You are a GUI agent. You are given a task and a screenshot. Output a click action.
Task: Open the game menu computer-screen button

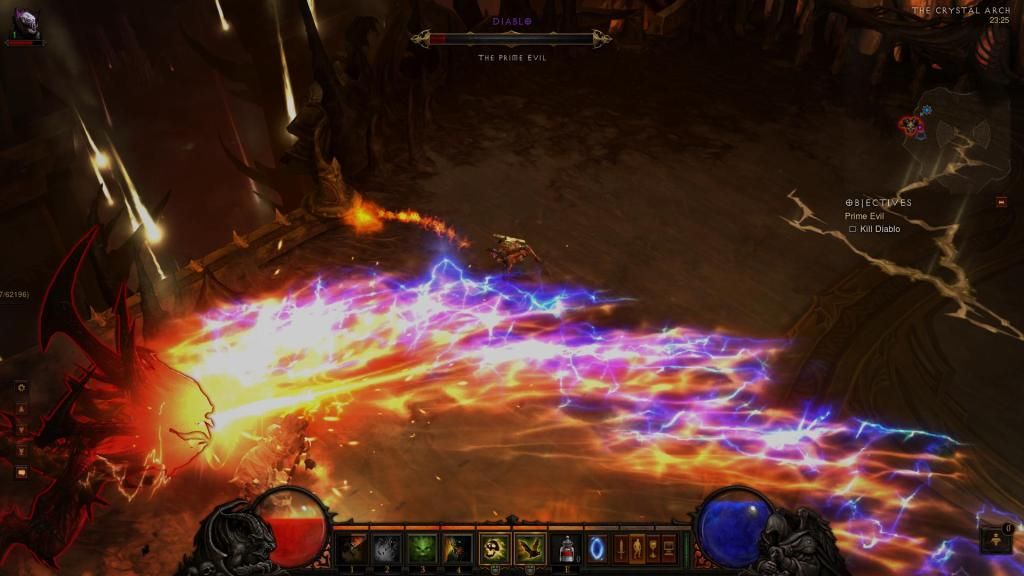coord(668,548)
